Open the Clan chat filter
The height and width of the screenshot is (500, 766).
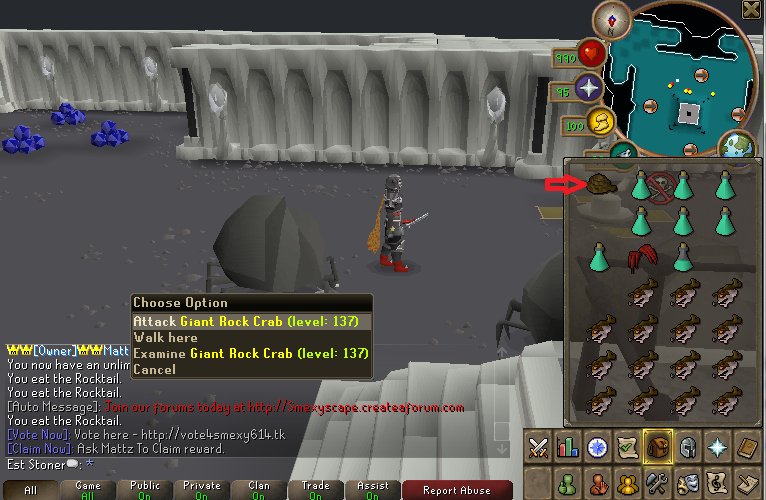259,490
